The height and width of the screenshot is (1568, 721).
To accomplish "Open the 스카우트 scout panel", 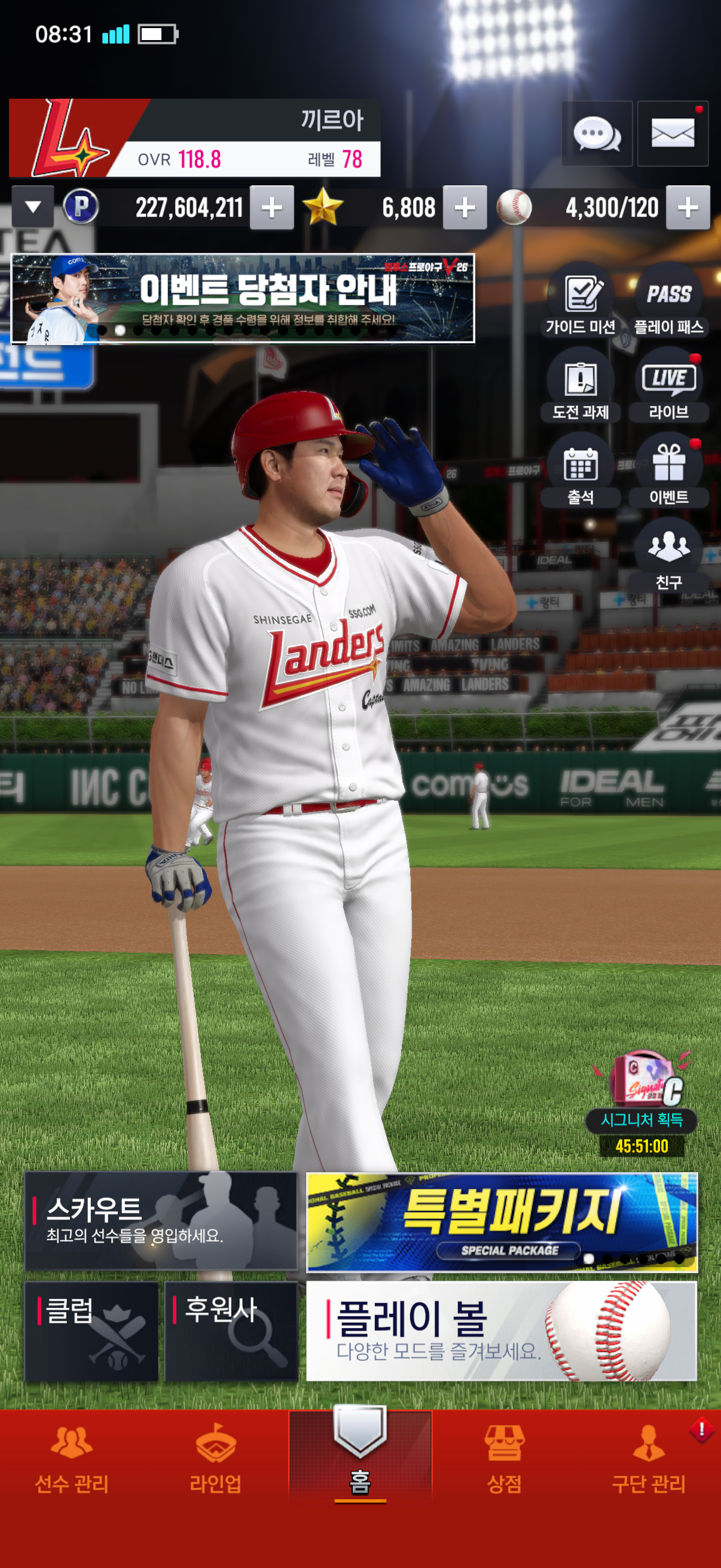I will tap(161, 1221).
